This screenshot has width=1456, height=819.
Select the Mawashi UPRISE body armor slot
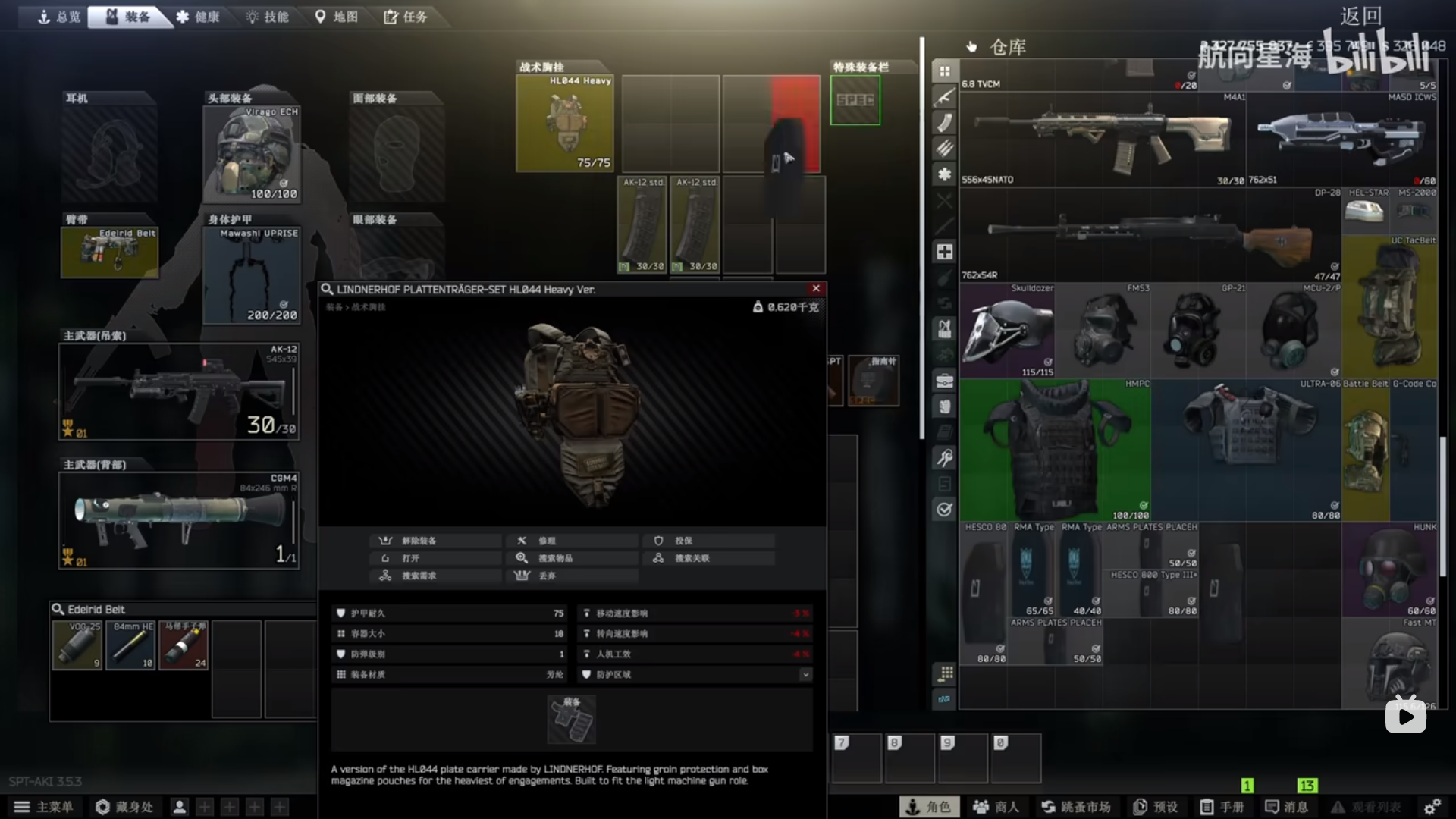[x=252, y=275]
